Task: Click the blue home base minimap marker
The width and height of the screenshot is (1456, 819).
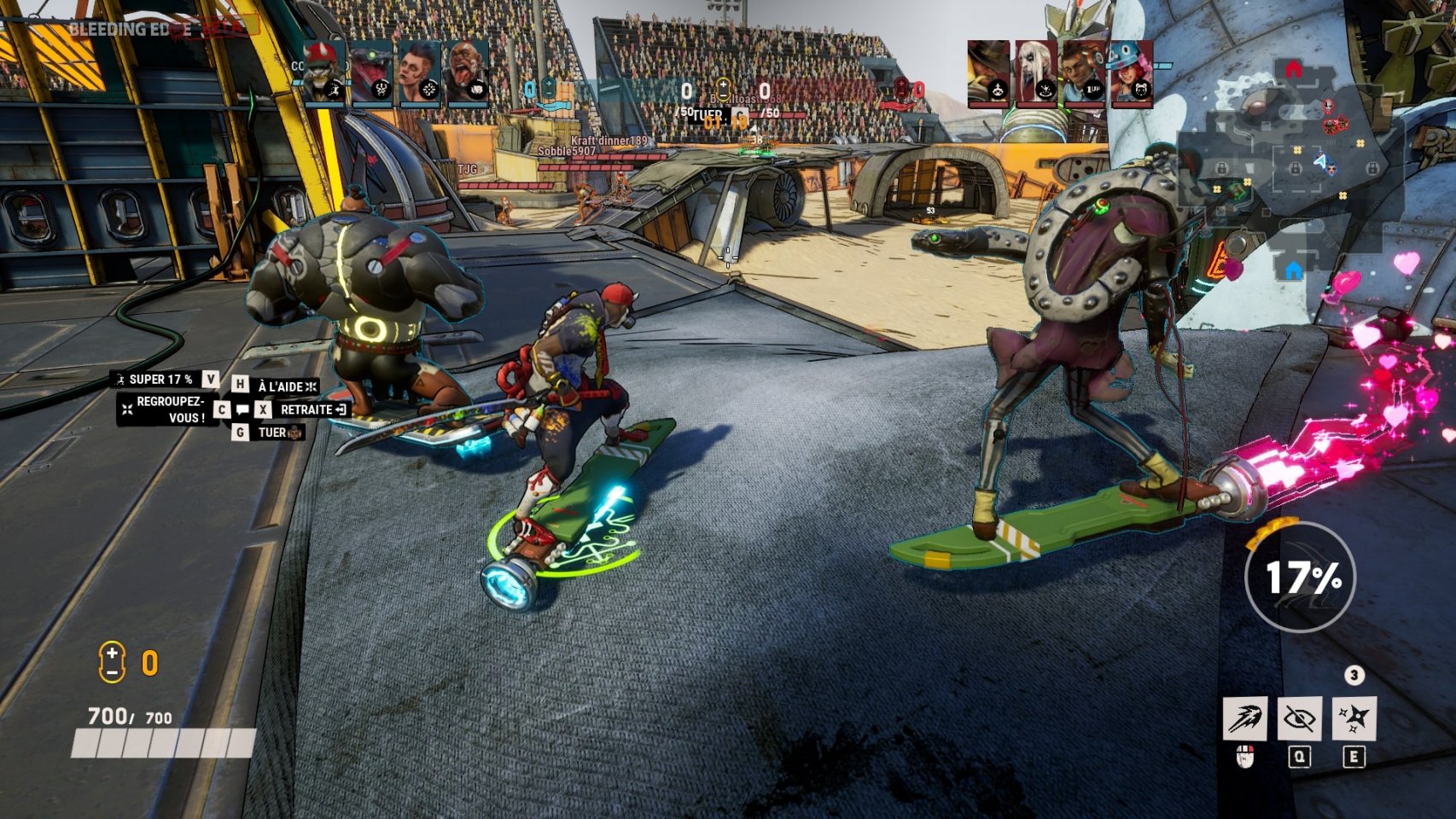Action: coord(1293,270)
